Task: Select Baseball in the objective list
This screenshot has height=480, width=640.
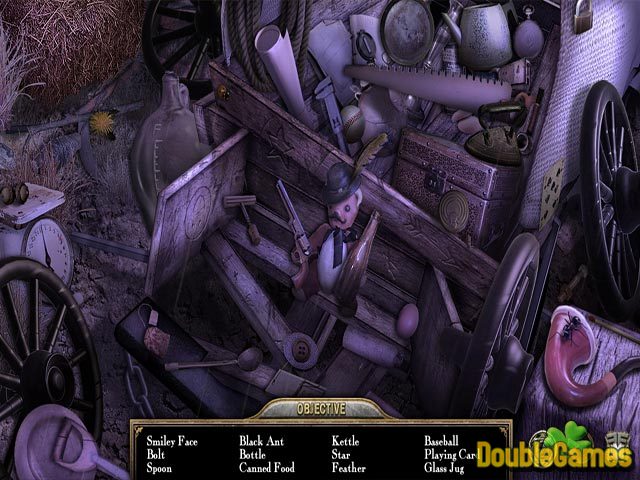Action: pyautogui.click(x=441, y=439)
